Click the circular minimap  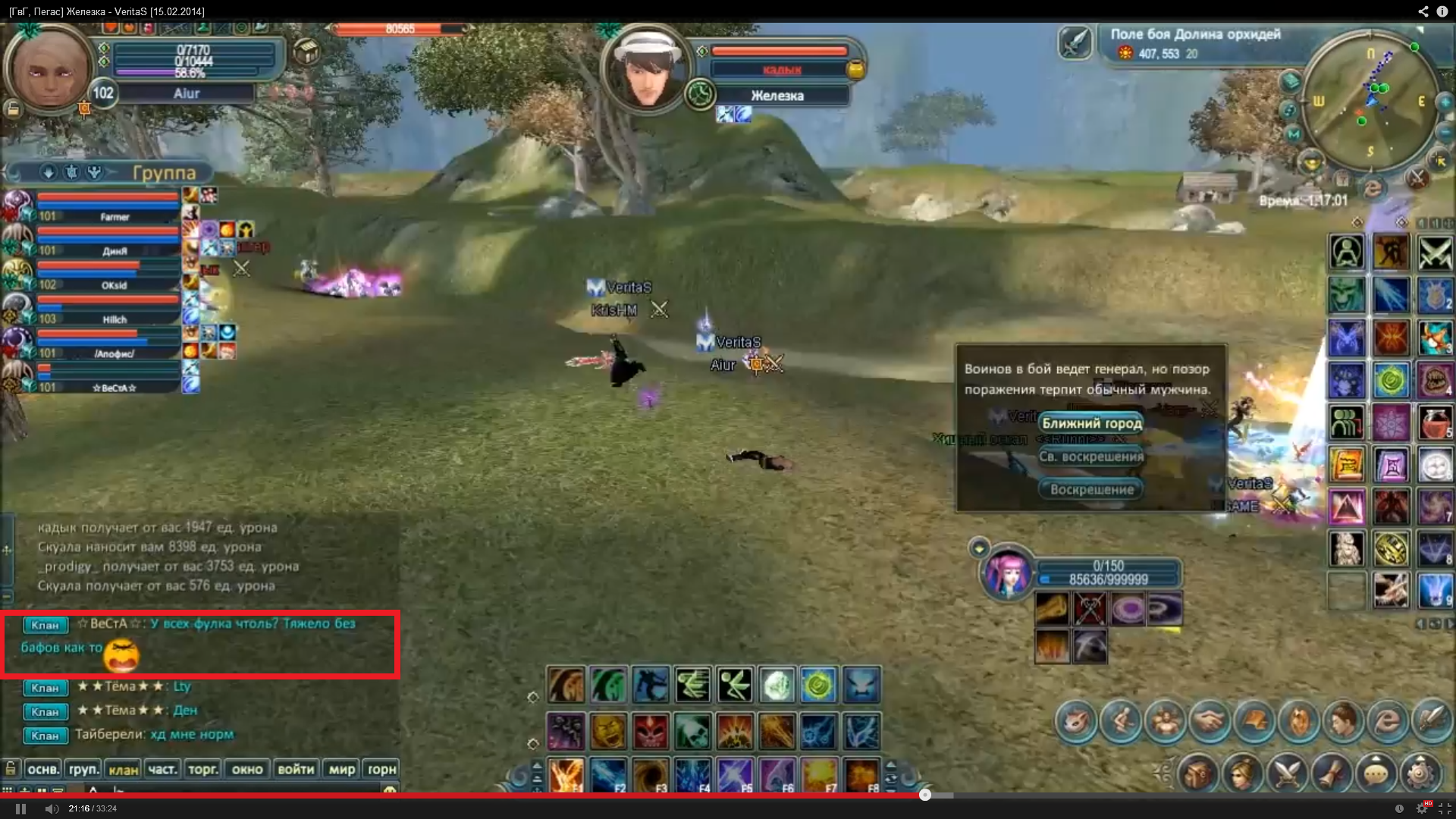[1370, 102]
